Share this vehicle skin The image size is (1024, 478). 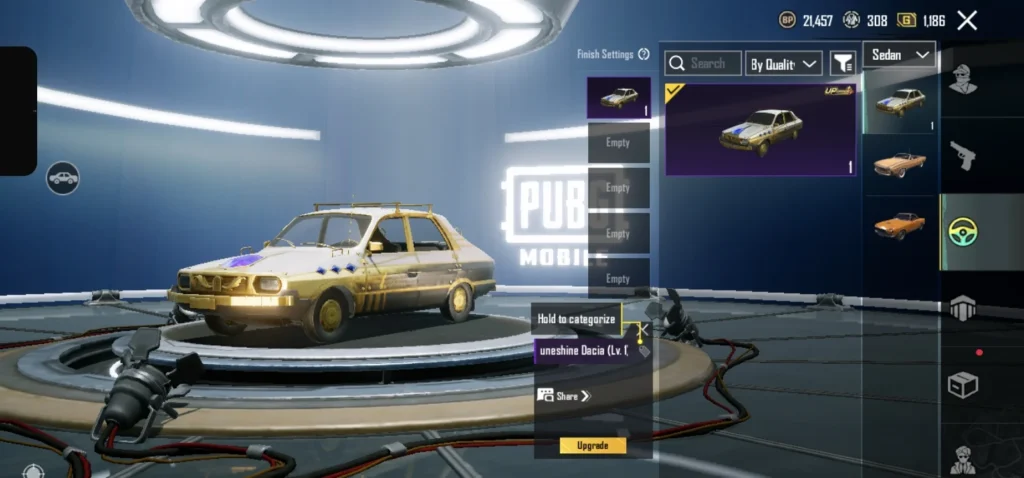click(x=565, y=396)
